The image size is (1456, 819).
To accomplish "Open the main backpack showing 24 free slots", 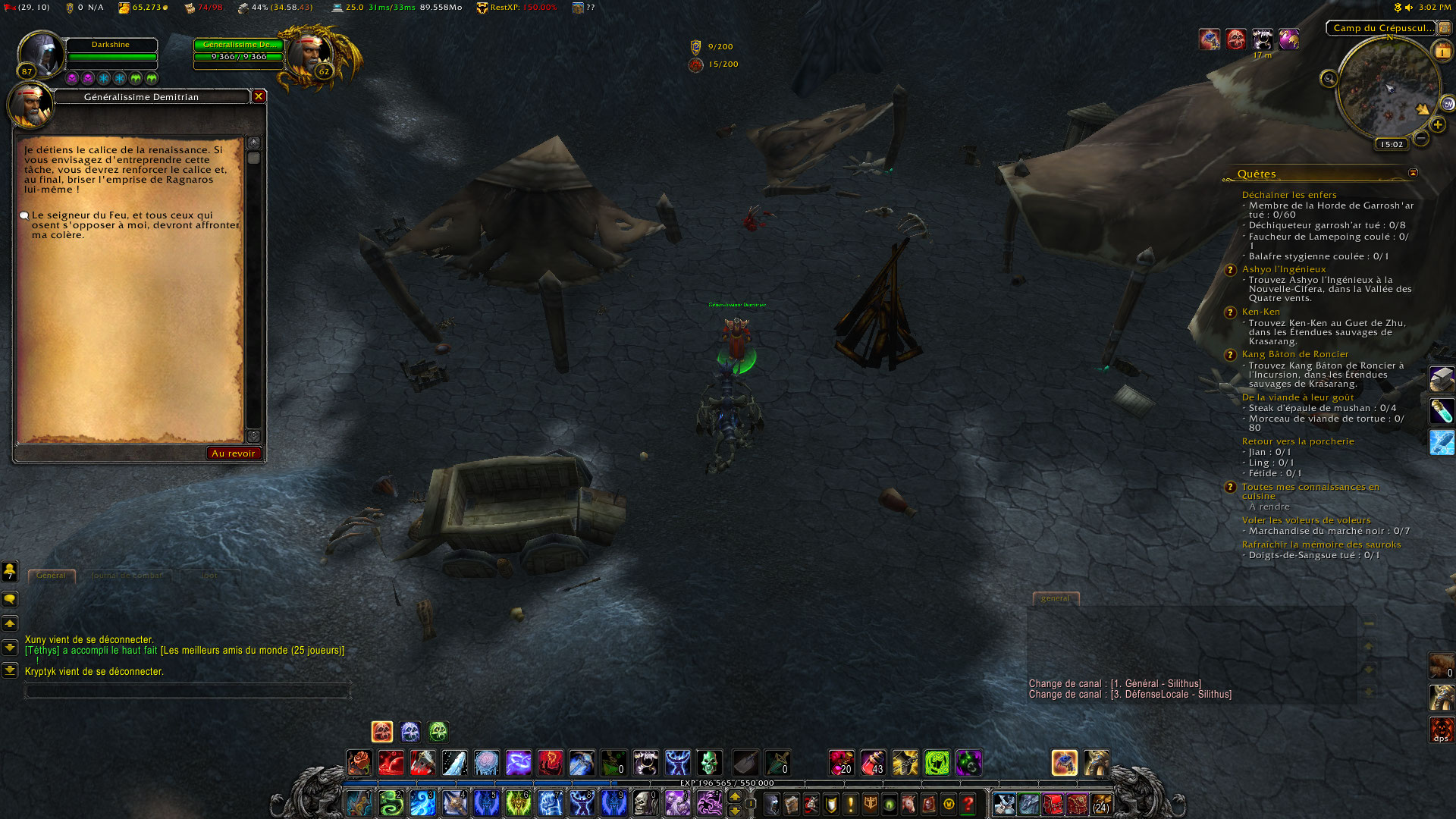I will pyautogui.click(x=1101, y=804).
